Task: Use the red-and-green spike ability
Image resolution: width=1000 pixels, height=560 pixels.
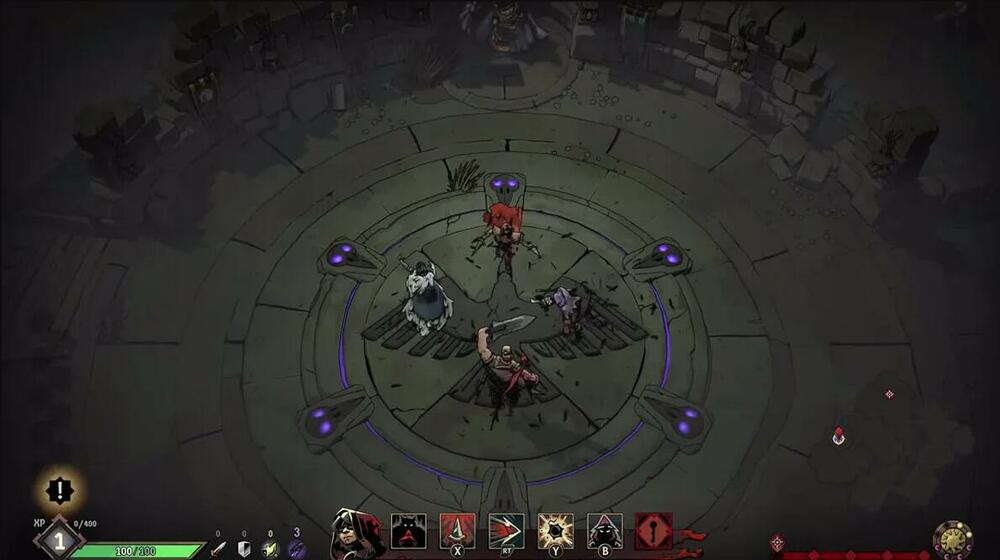Action: 457,530
